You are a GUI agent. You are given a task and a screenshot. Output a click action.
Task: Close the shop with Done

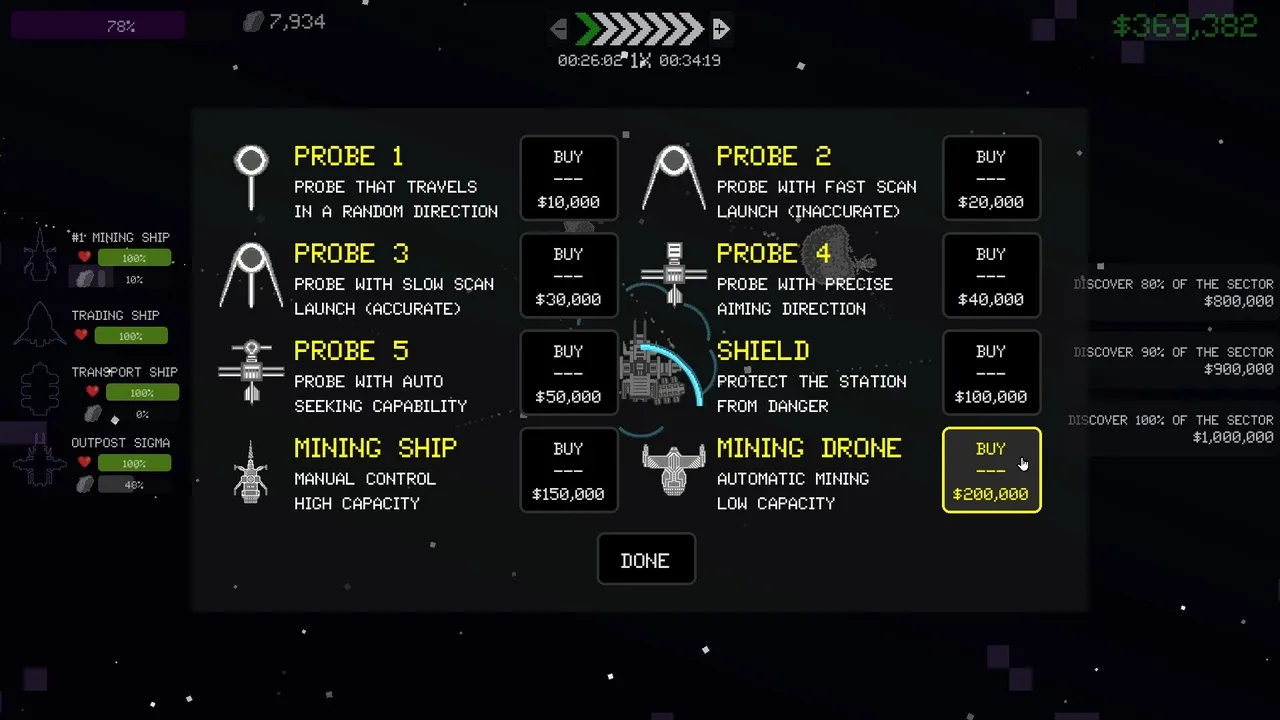(x=645, y=560)
